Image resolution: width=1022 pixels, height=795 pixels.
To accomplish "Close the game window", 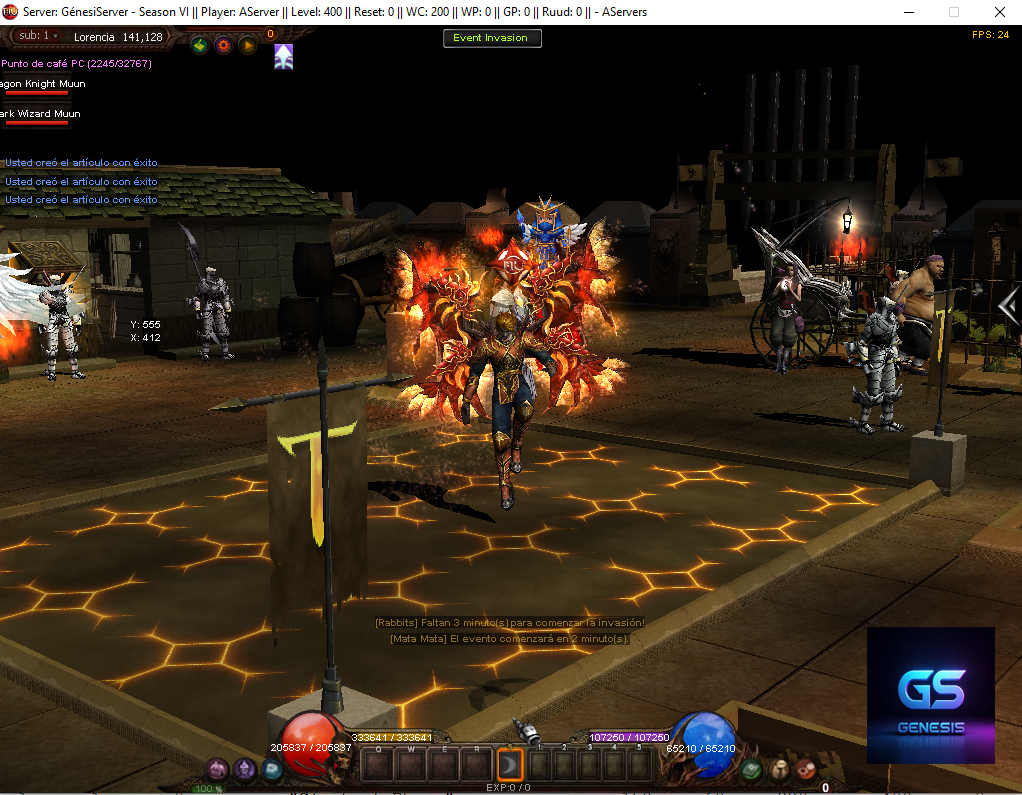I will [x=999, y=12].
